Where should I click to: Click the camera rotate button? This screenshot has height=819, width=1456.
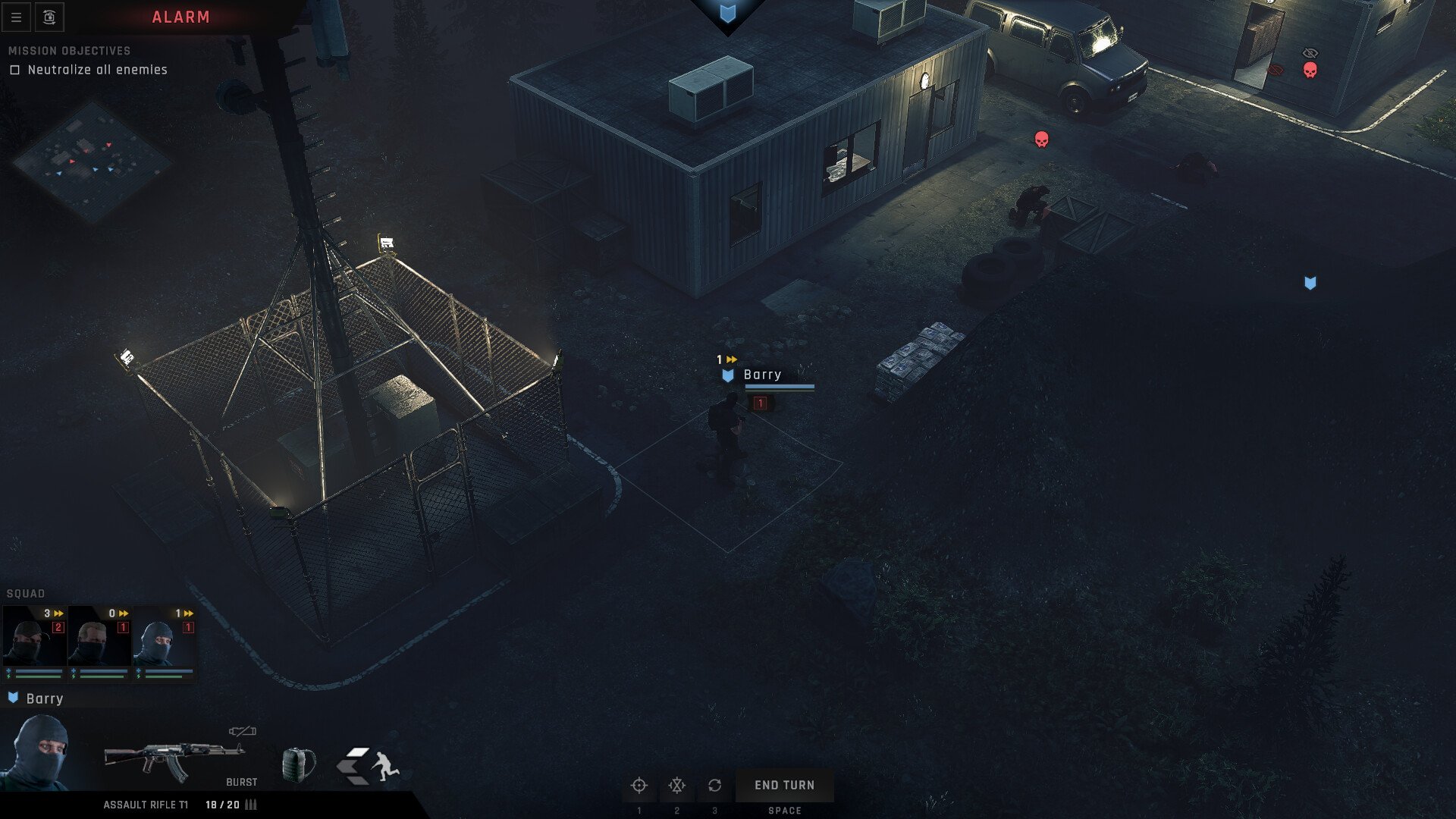click(x=49, y=17)
